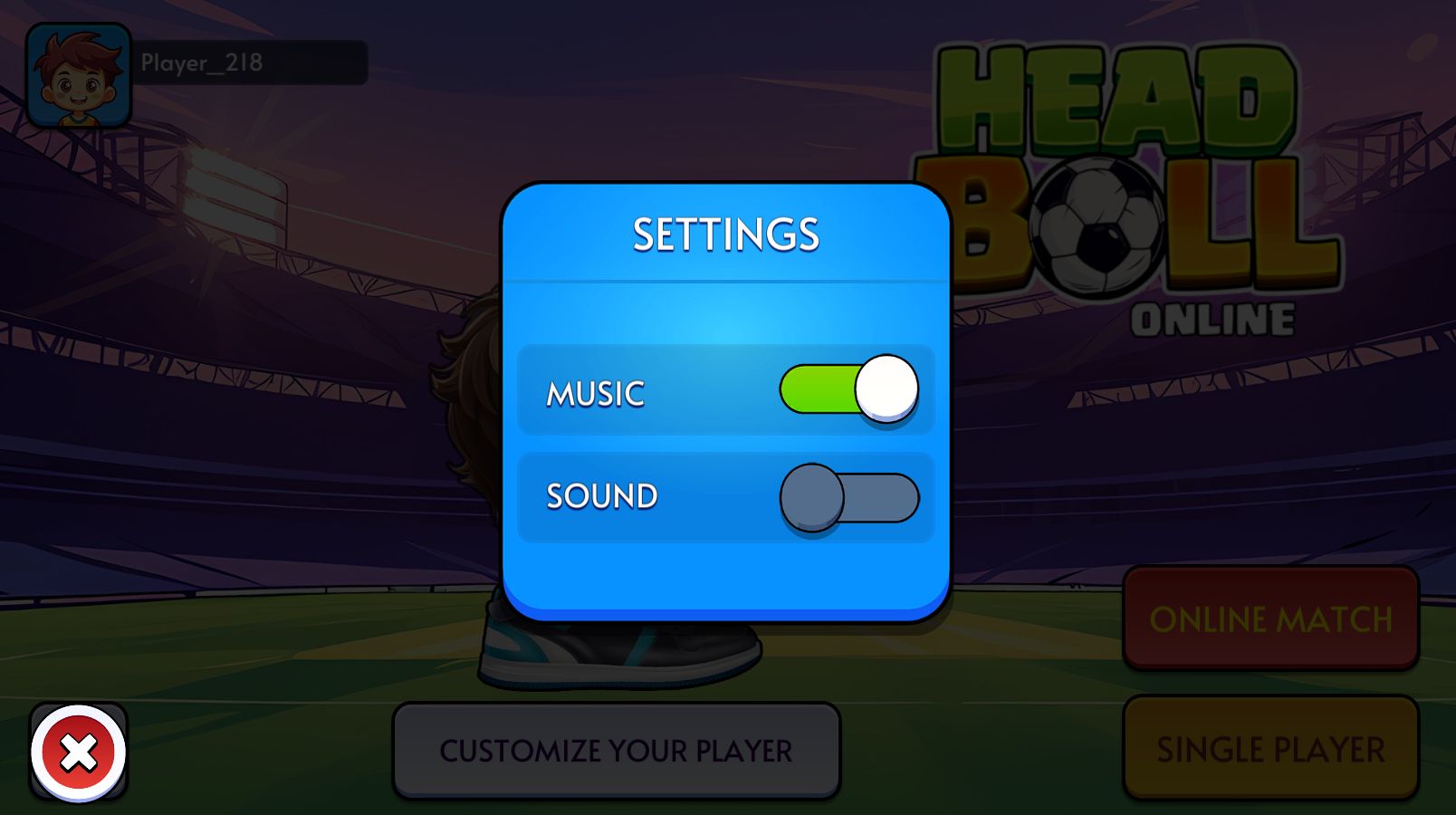
Task: Toggle the Music switch off
Action: coord(848,389)
